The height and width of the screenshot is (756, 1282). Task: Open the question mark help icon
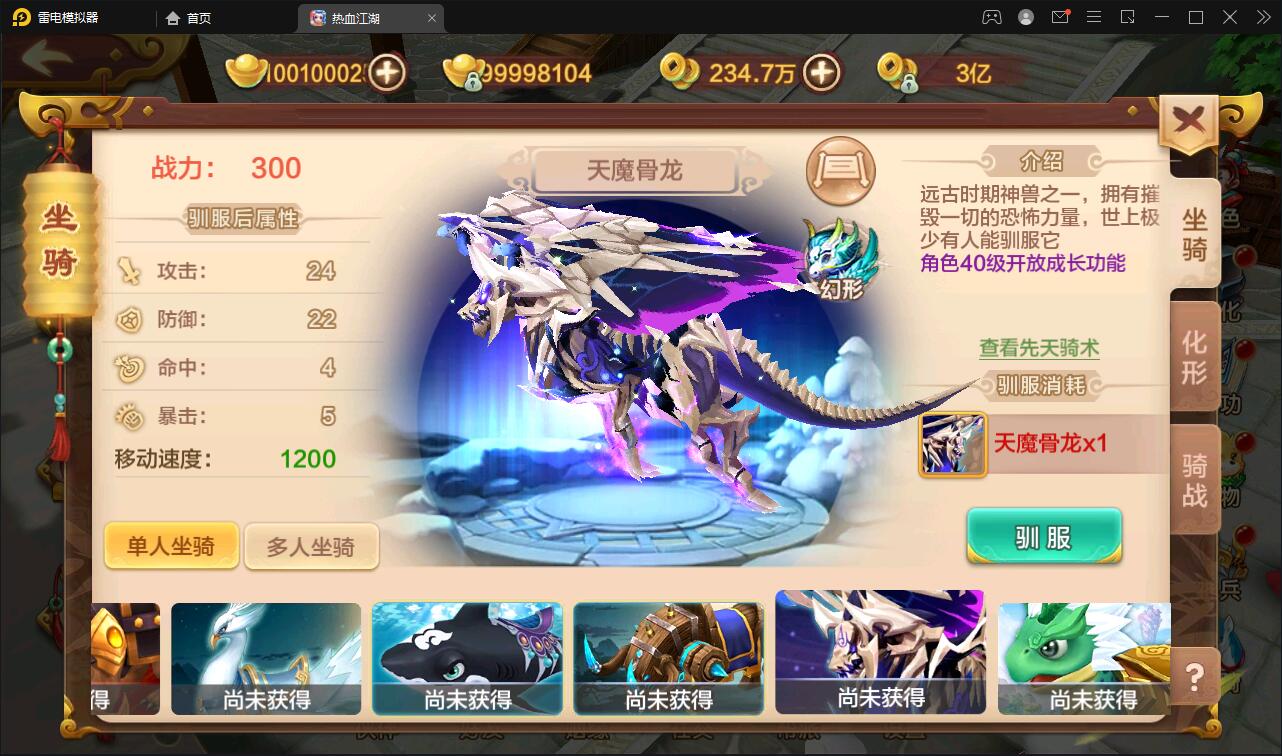(1193, 678)
